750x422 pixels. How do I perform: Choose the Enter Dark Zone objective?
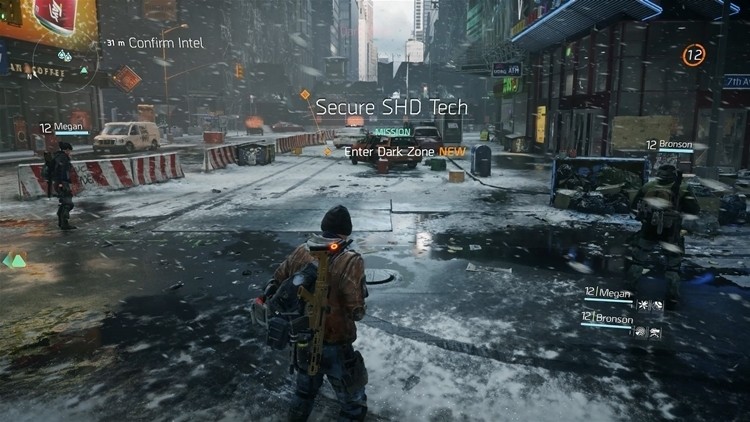[x=394, y=152]
